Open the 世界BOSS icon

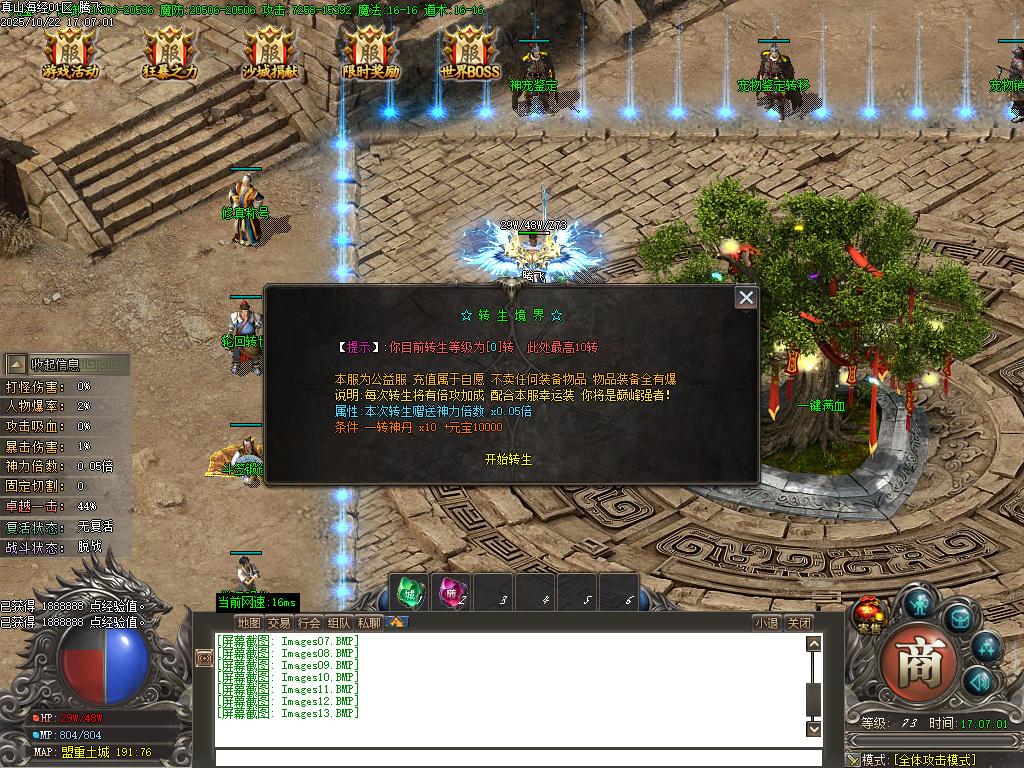tap(470, 53)
